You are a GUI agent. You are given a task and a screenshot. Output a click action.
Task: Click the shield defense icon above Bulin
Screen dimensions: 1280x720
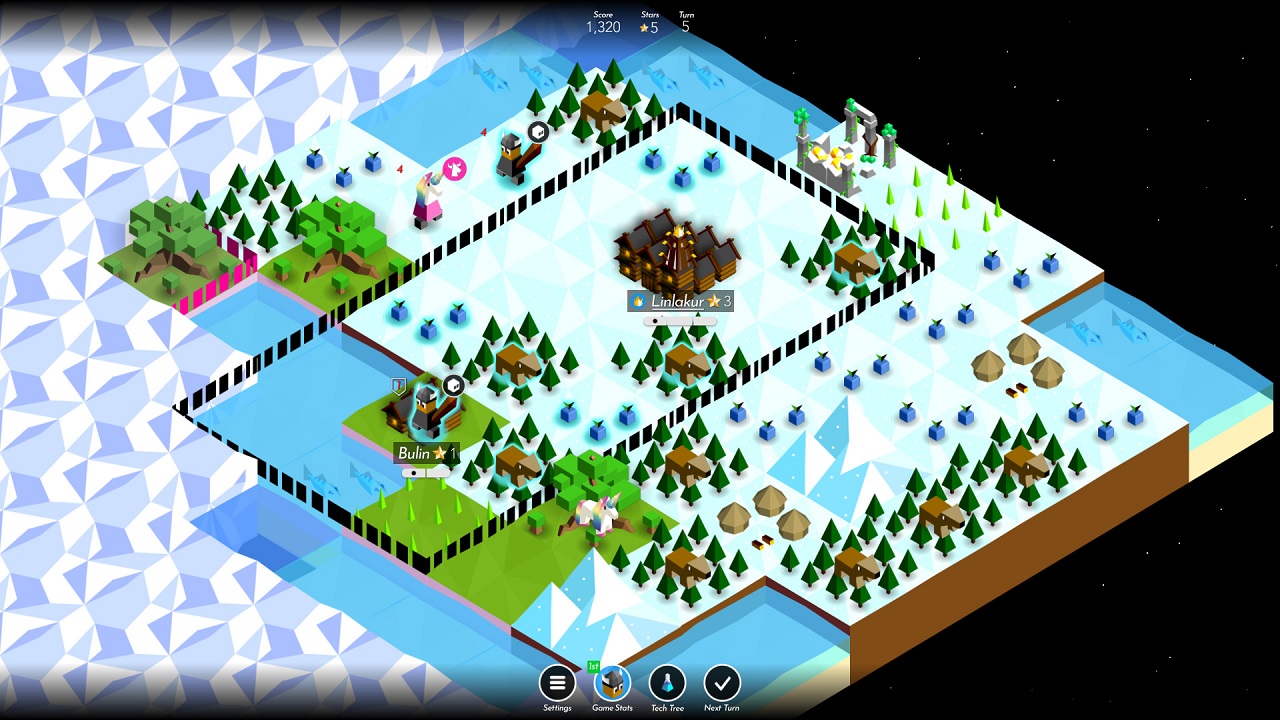398,384
